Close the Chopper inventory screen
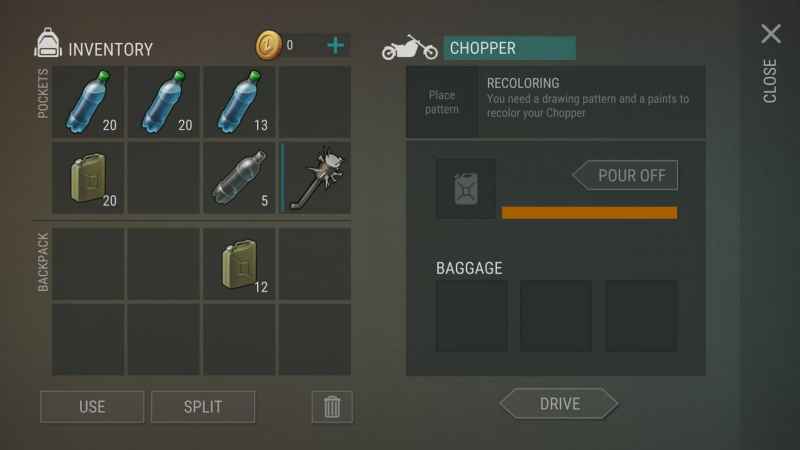800x450 pixels. [770, 36]
